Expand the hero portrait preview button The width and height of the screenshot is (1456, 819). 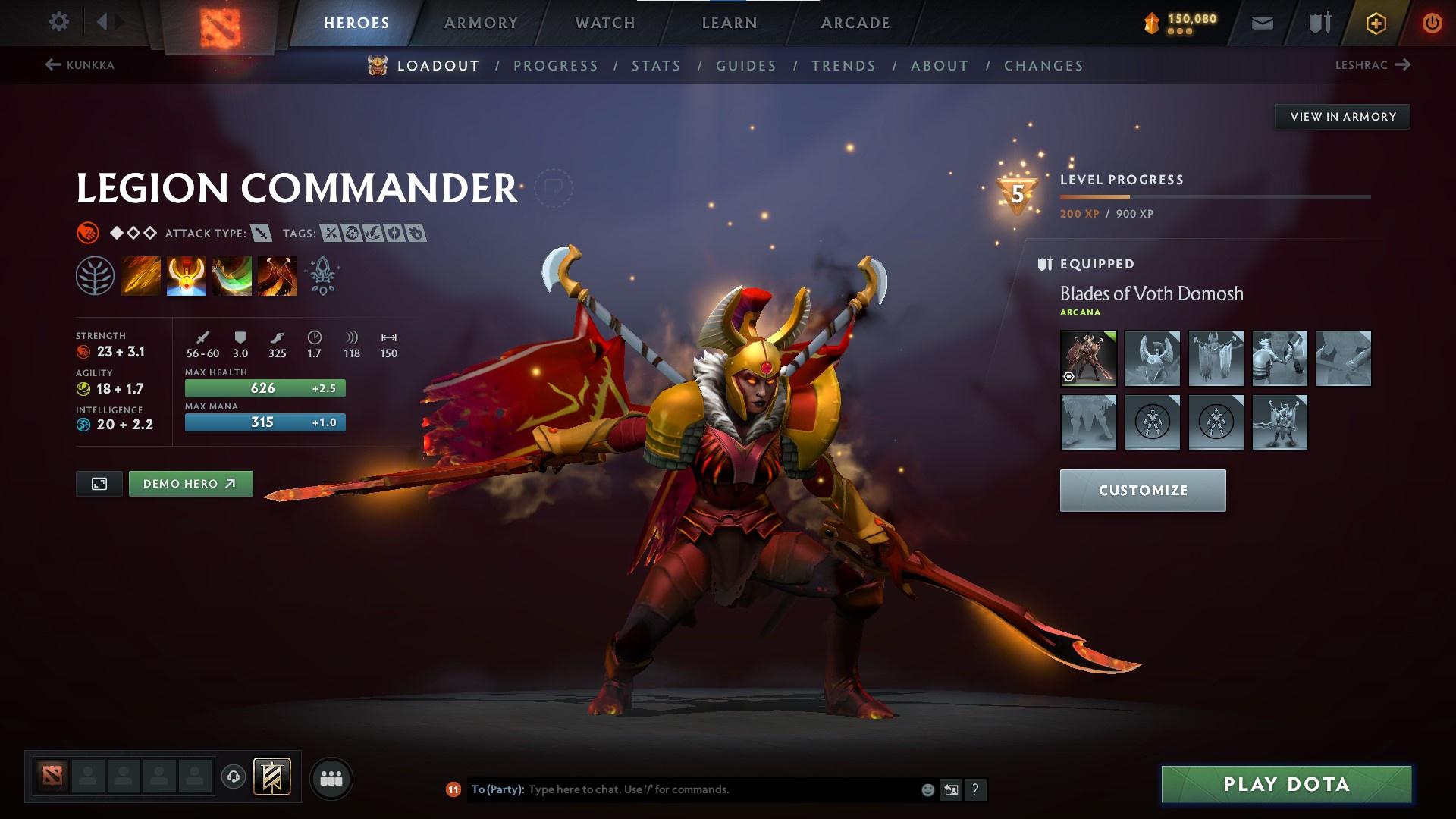[x=99, y=483]
